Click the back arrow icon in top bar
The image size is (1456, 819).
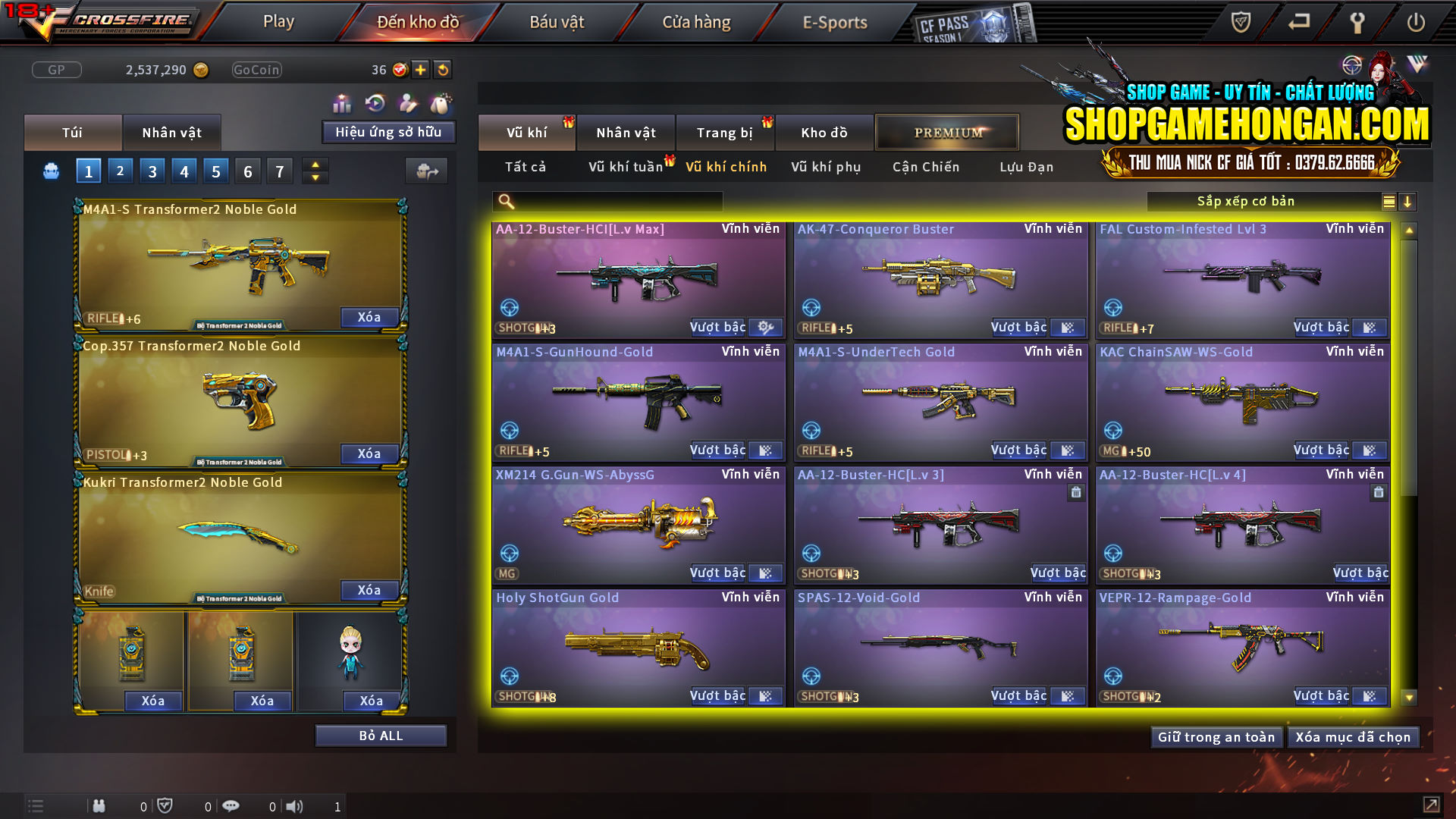pyautogui.click(x=1298, y=23)
